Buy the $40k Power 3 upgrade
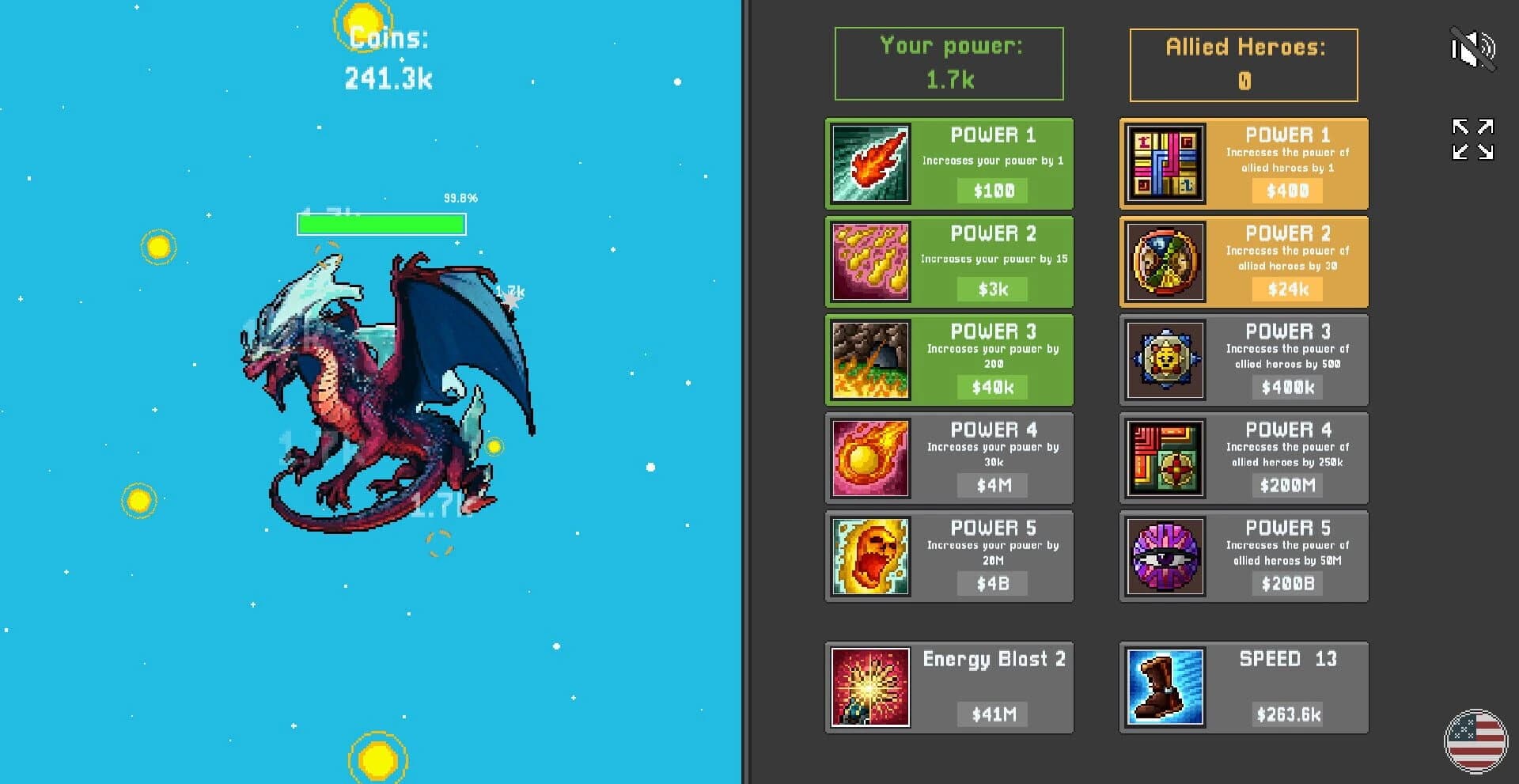Viewport: 1519px width, 784px height. pyautogui.click(x=991, y=387)
